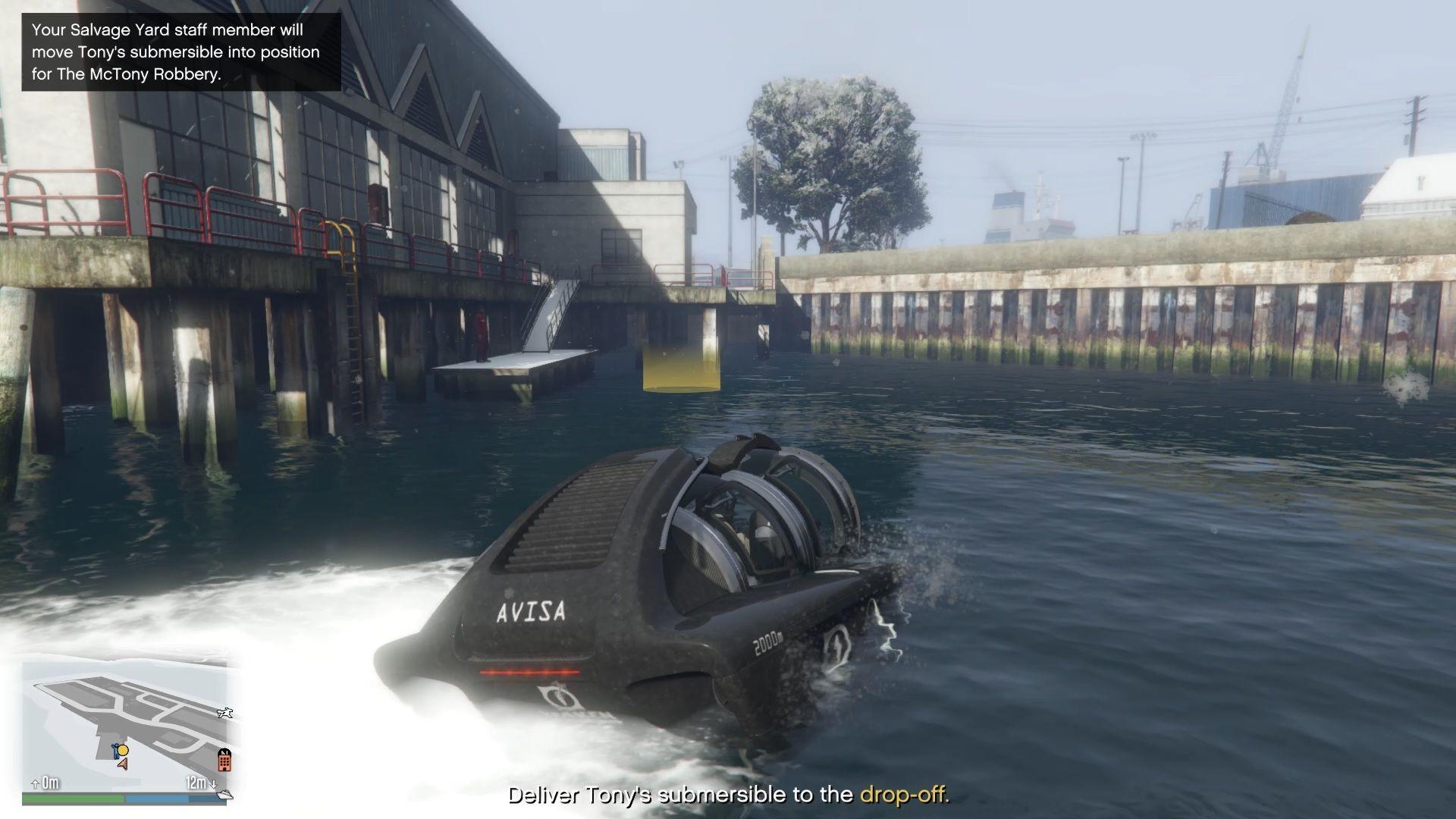
Task: Click the apartment building blip on the minimap
Action: point(224,761)
